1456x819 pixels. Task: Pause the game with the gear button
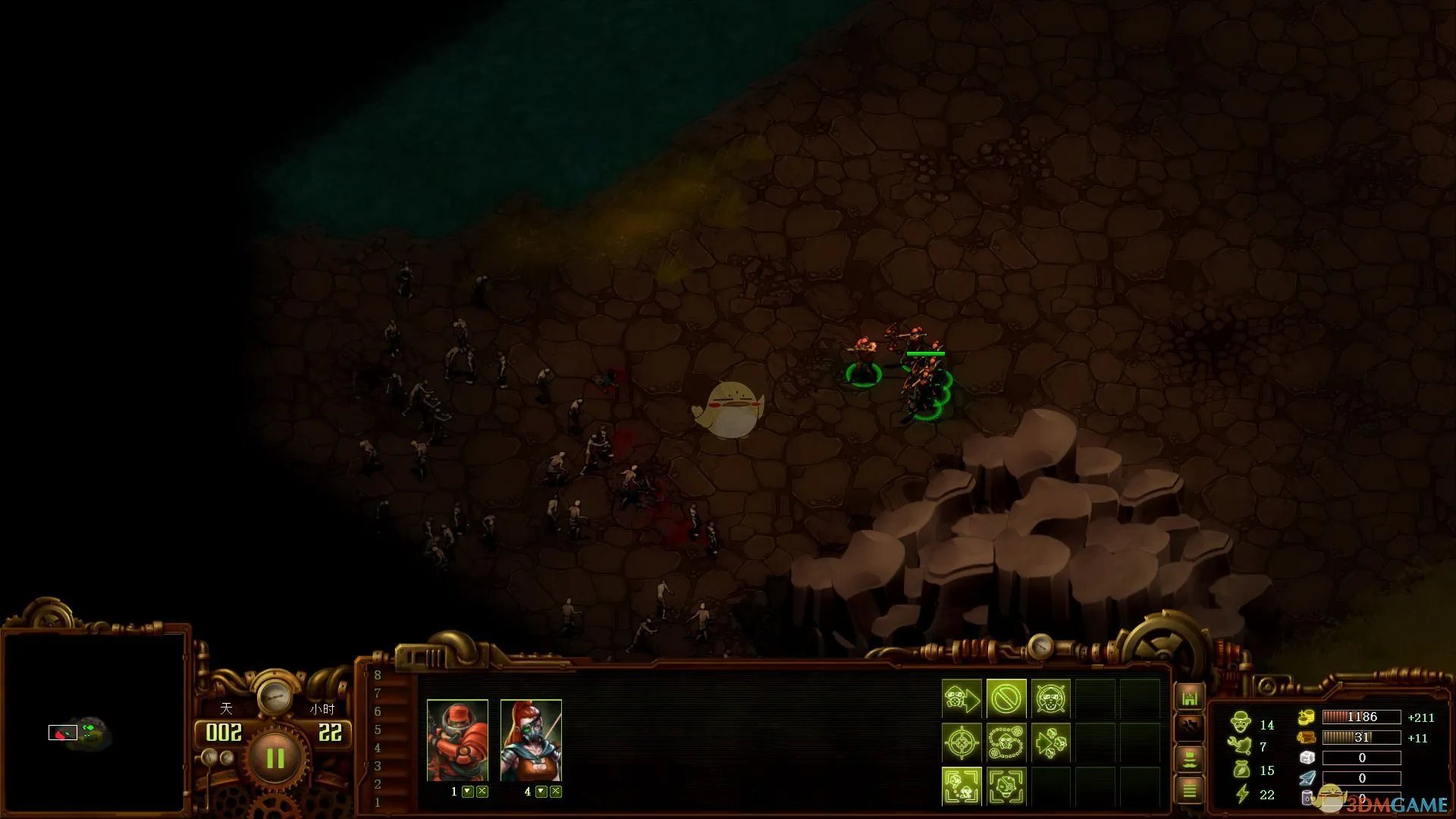tap(275, 758)
